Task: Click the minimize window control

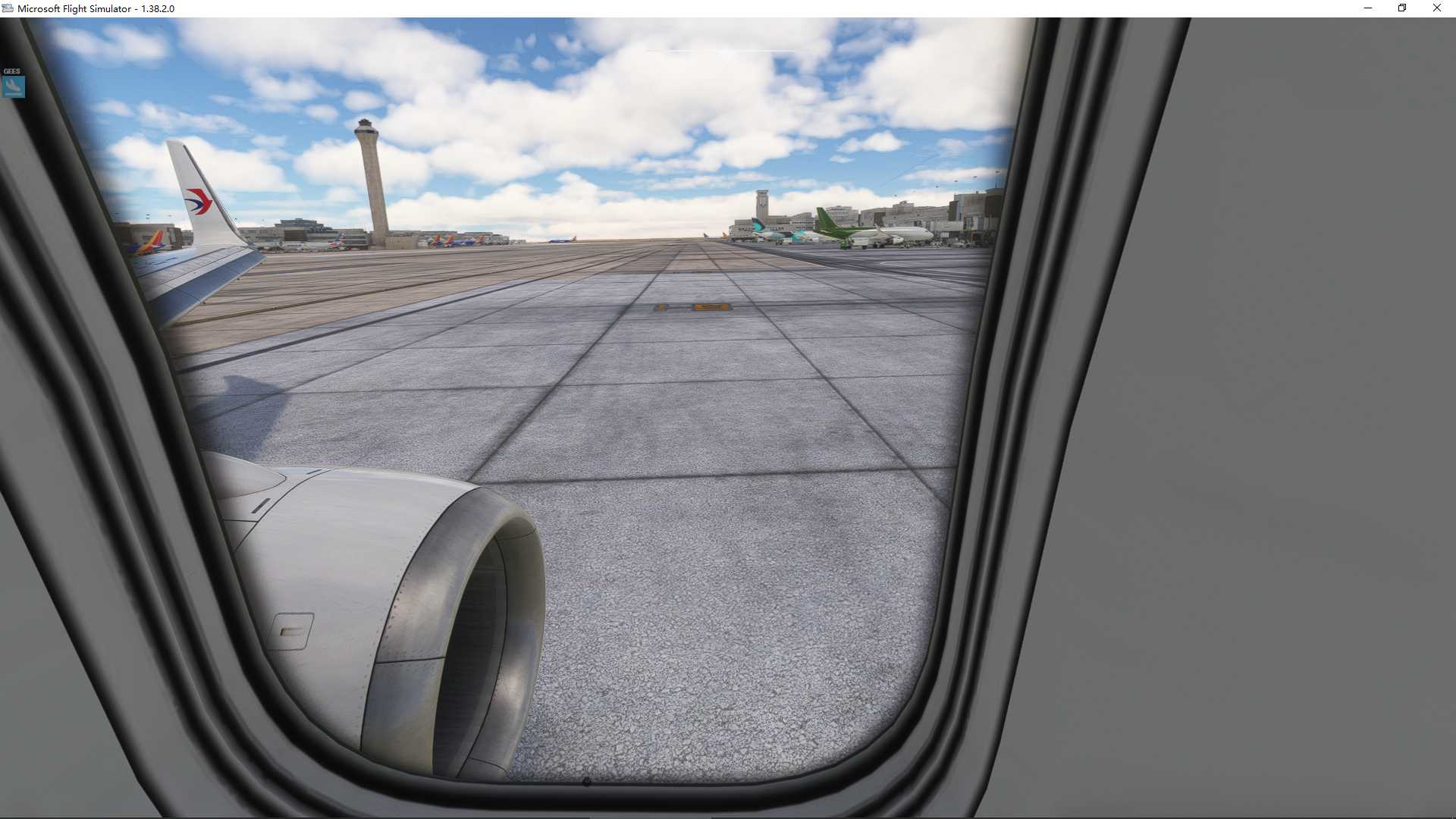Action: point(1368,8)
